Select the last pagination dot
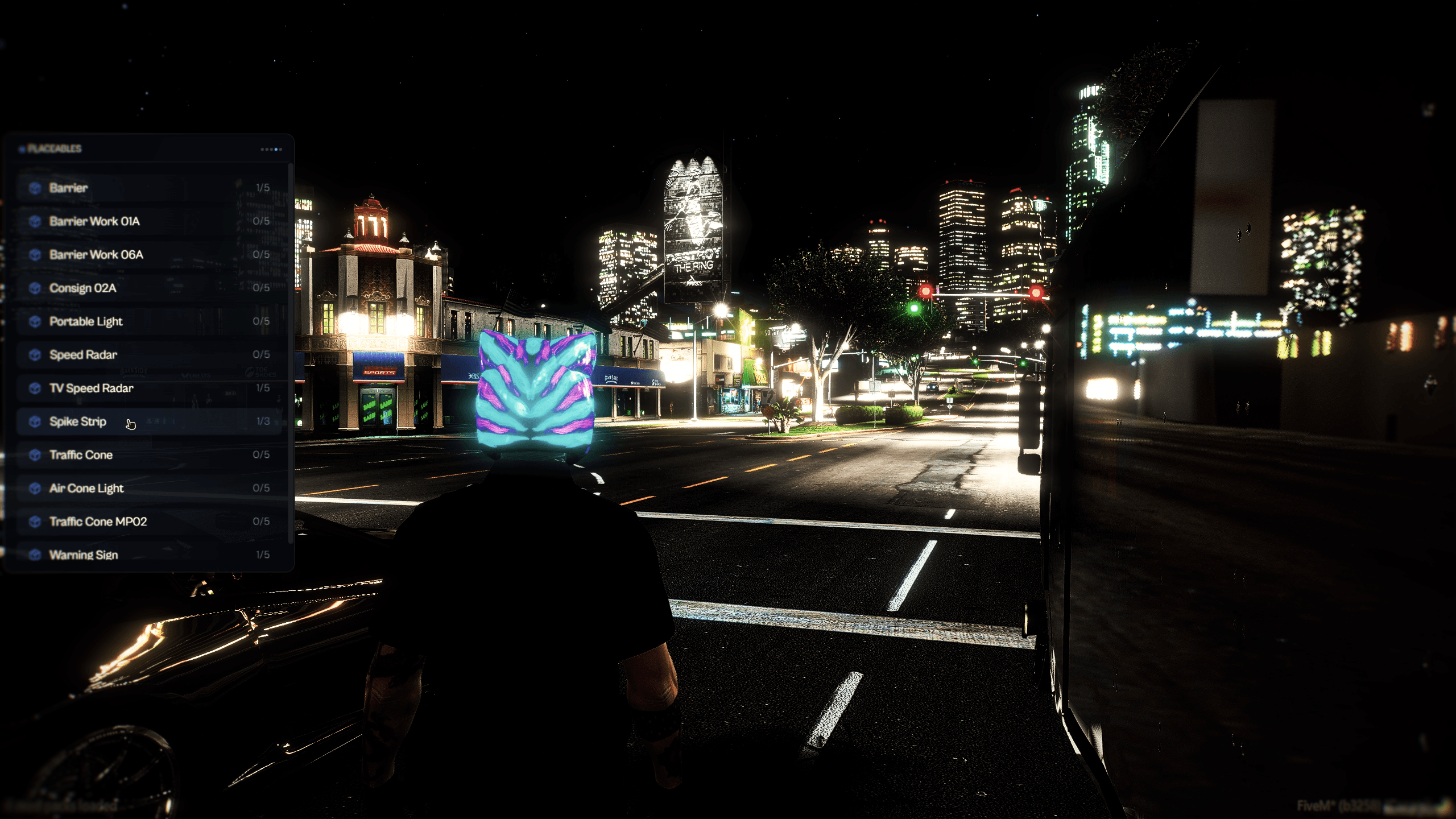The height and width of the screenshot is (819, 1456). (281, 150)
